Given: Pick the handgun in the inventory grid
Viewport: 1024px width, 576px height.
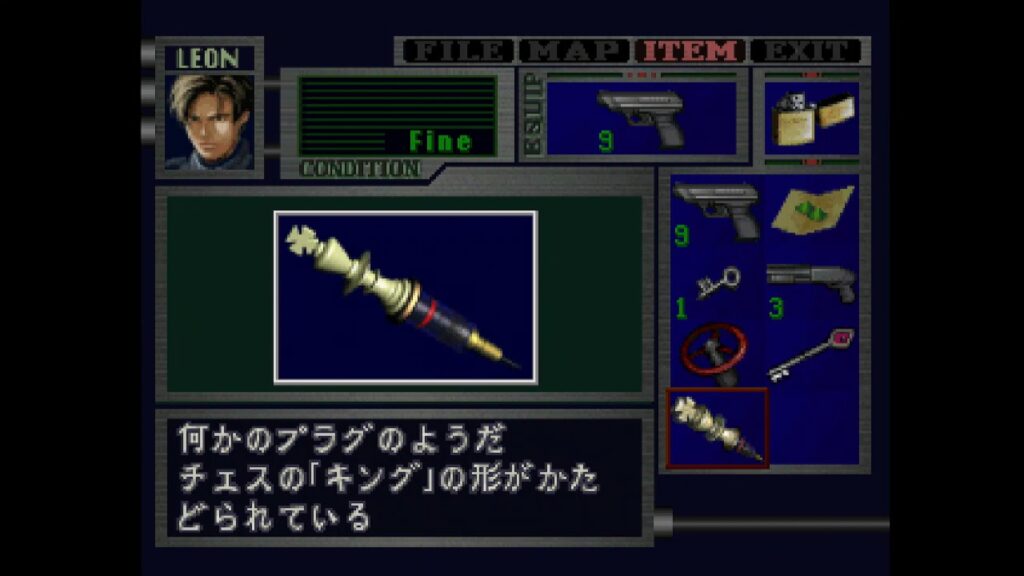Looking at the screenshot, I should [x=716, y=211].
